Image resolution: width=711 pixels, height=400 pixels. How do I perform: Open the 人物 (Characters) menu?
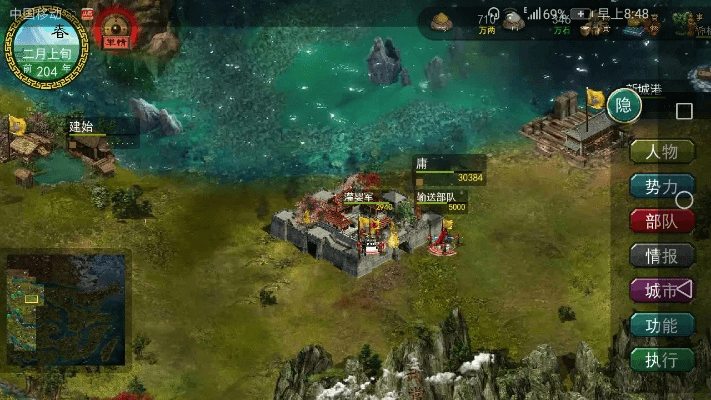(661, 152)
